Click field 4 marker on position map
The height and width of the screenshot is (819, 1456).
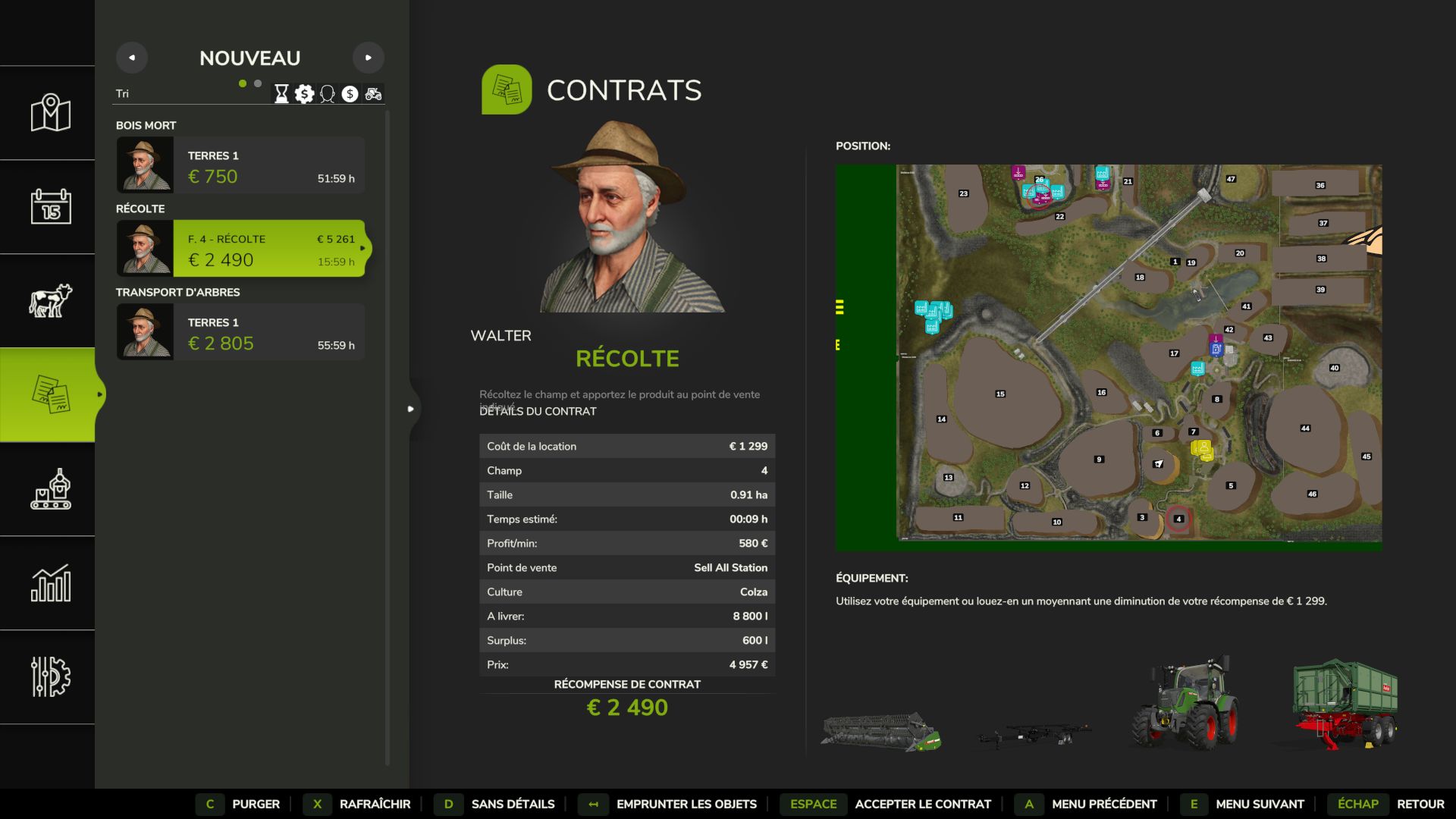pos(1178,519)
